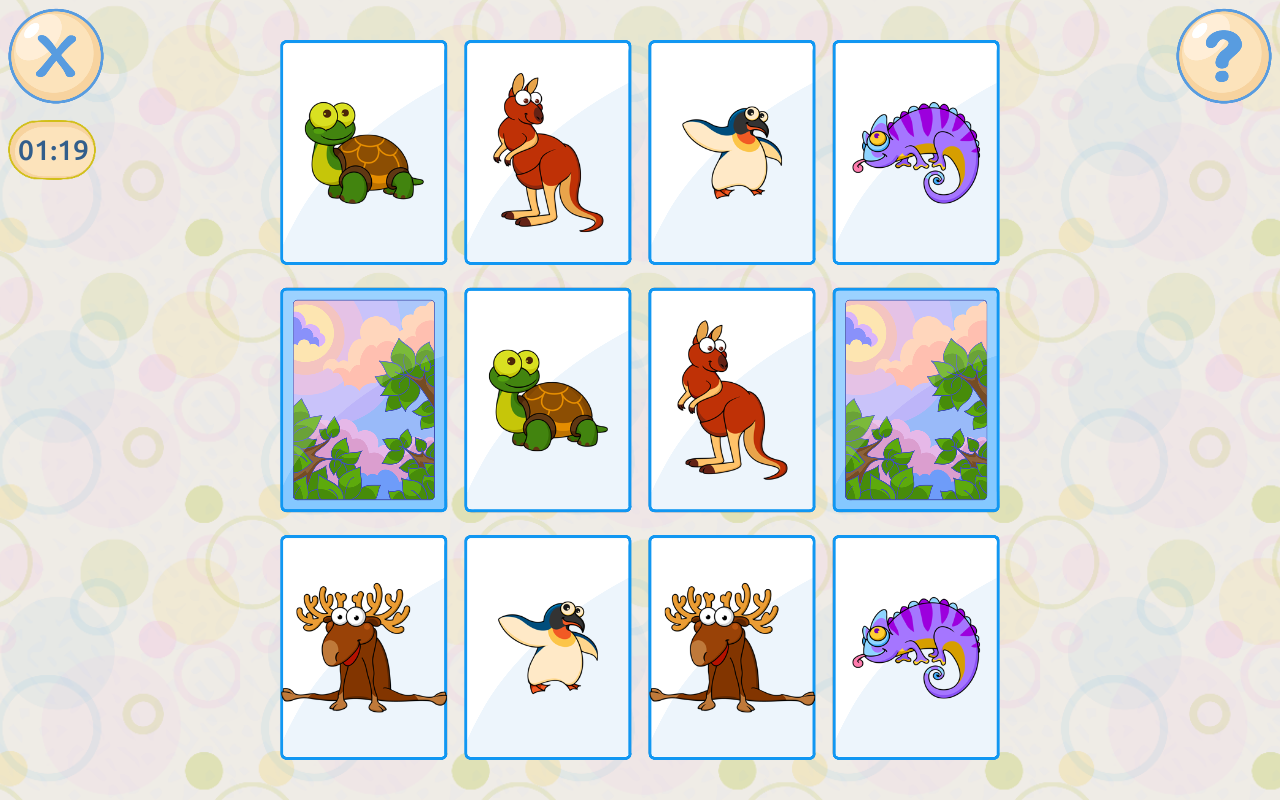Match the turtle by clicking its top-row twin
The image size is (1280, 800).
click(363, 150)
